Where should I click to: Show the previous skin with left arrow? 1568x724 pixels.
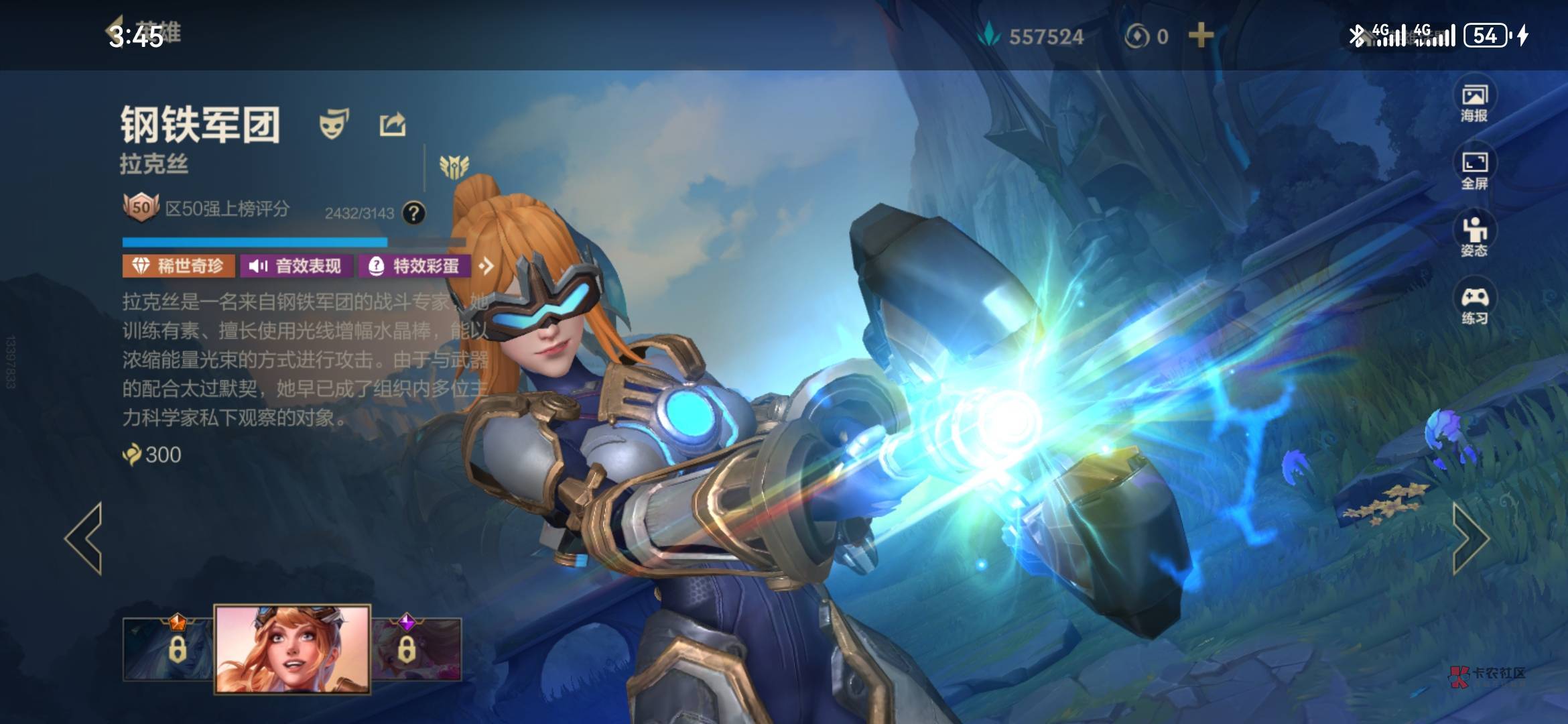(85, 538)
